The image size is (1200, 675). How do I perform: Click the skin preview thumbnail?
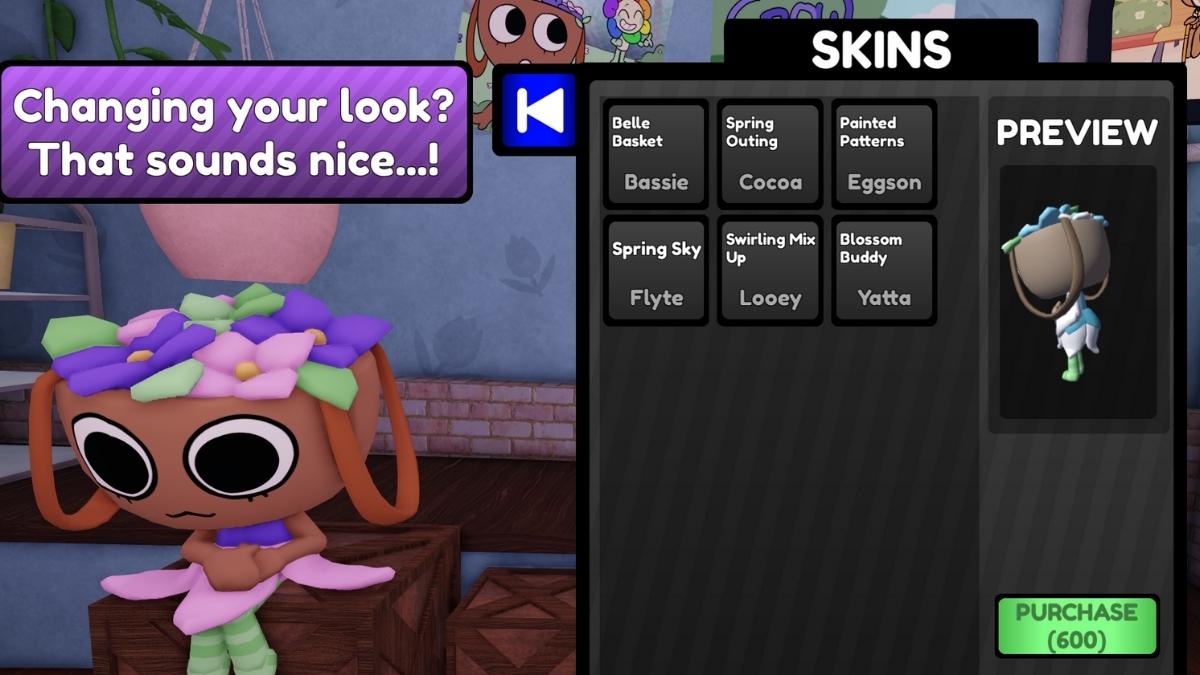[x=1077, y=292]
